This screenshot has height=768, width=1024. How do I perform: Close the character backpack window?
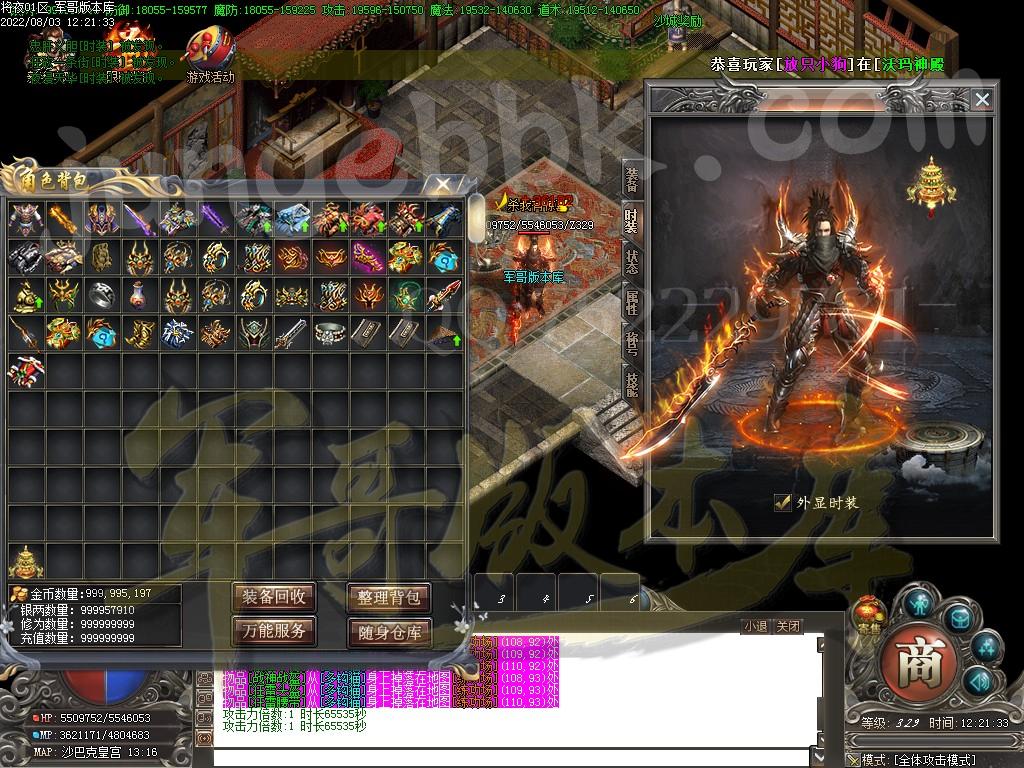pos(440,184)
